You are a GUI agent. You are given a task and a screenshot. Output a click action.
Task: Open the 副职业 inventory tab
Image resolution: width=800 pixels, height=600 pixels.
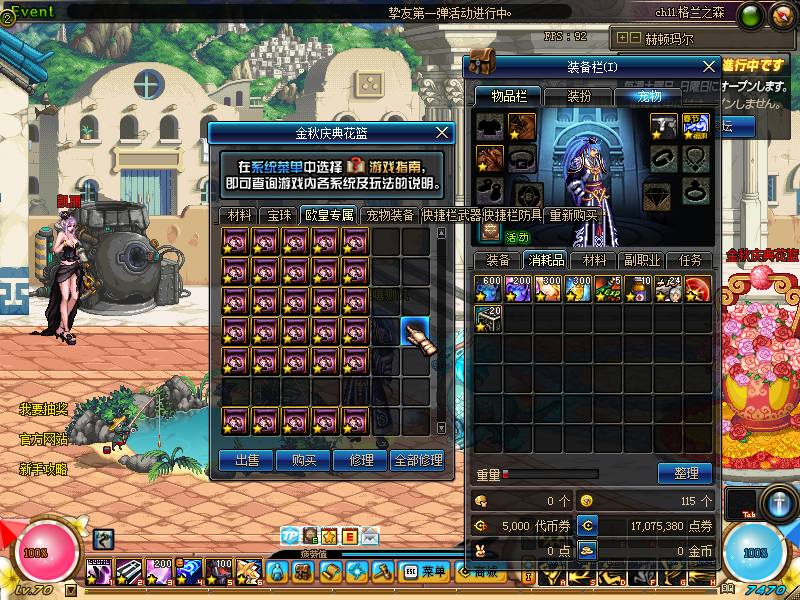(x=641, y=260)
